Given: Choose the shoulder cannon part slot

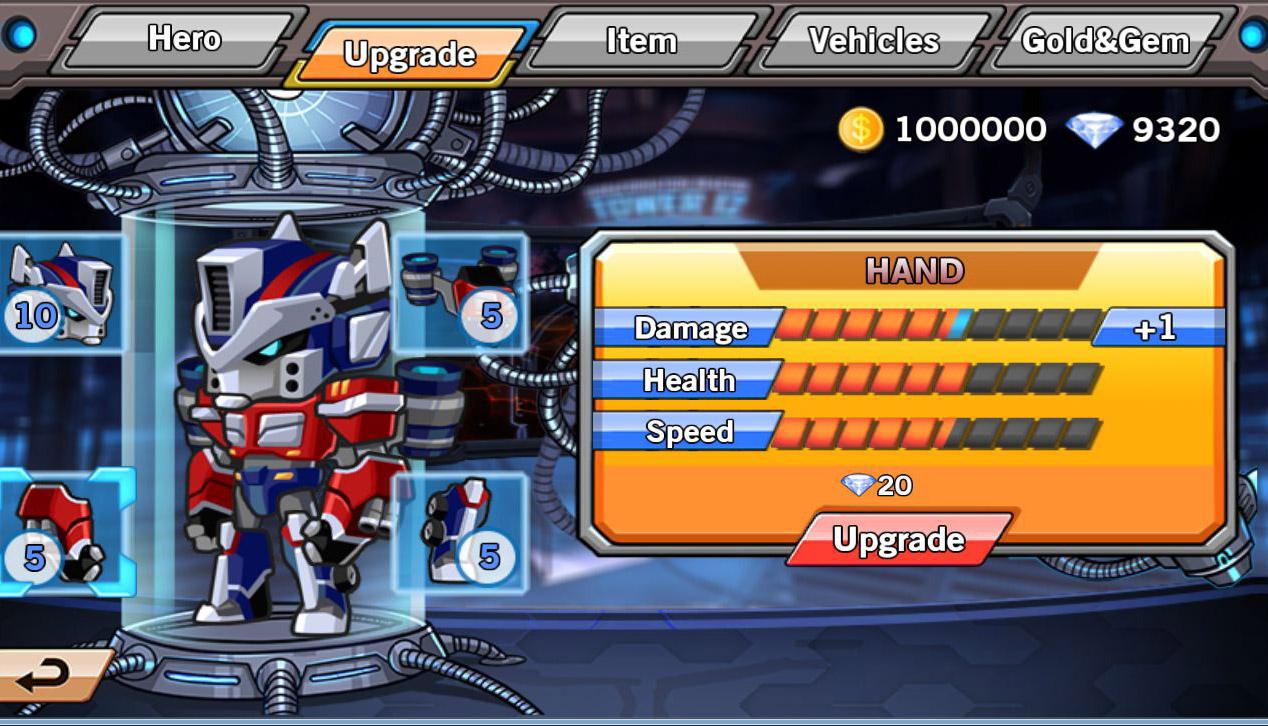Looking at the screenshot, I should pyautogui.click(x=463, y=291).
